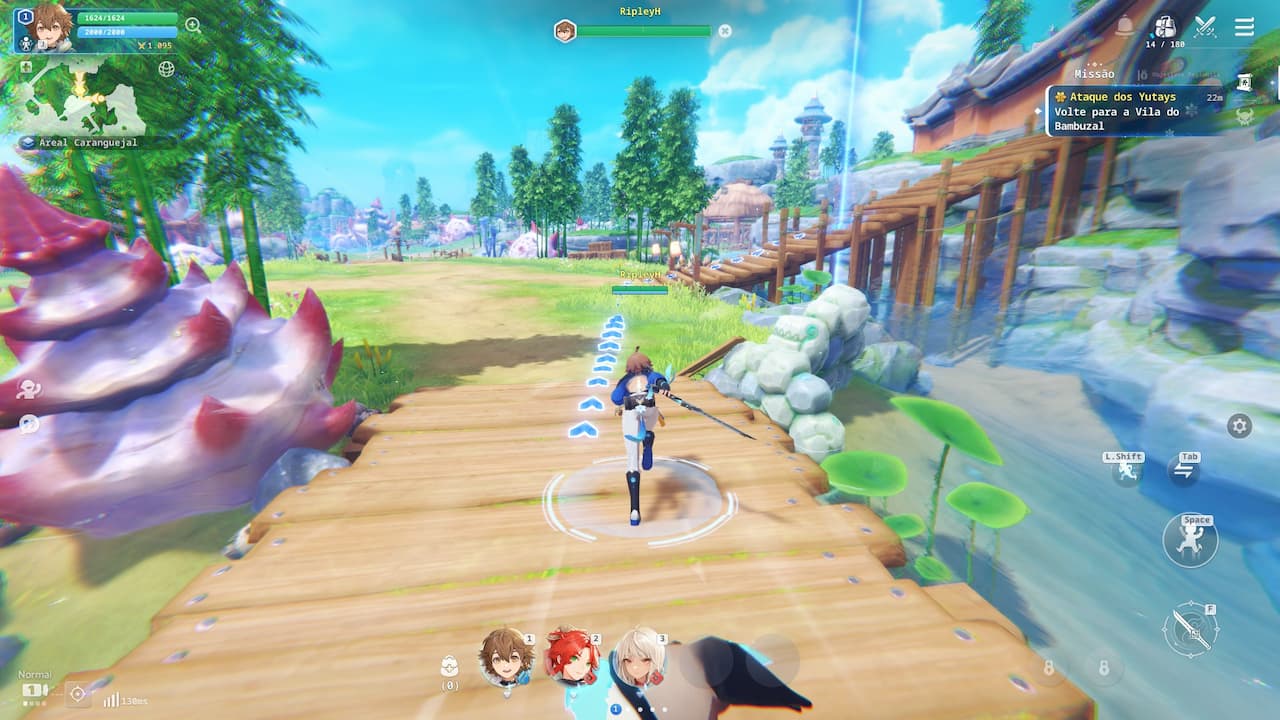Close the RipleyH target frame
Image resolution: width=1280 pixels, height=720 pixels.
click(x=725, y=31)
